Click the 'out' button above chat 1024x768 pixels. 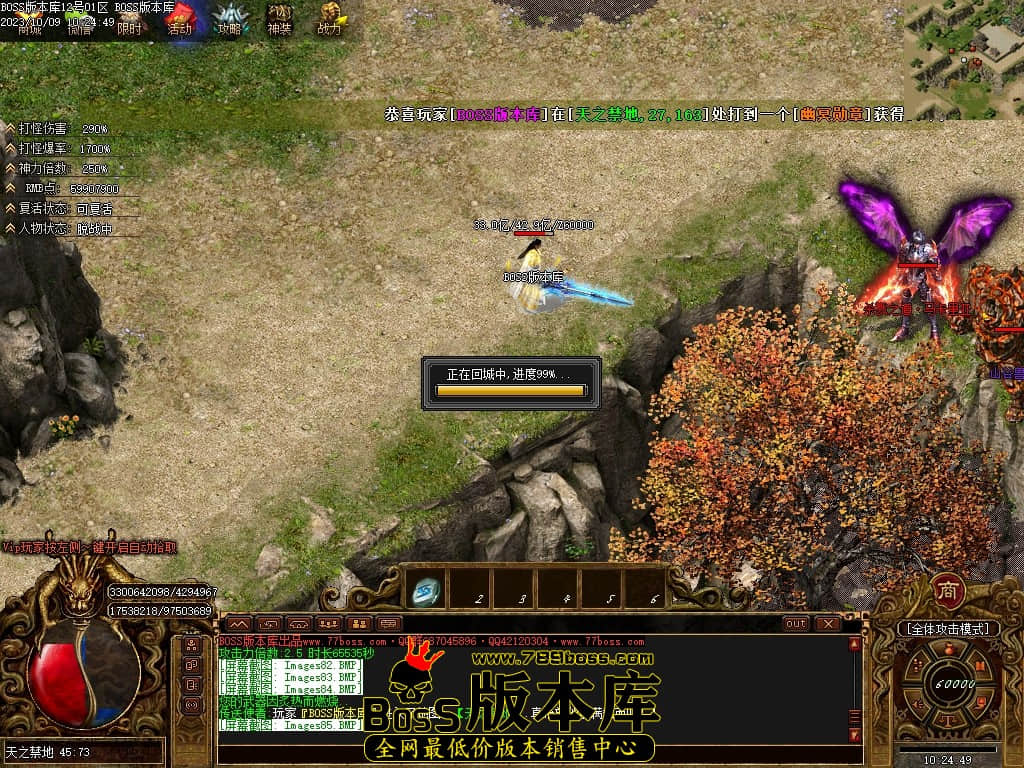tap(796, 623)
